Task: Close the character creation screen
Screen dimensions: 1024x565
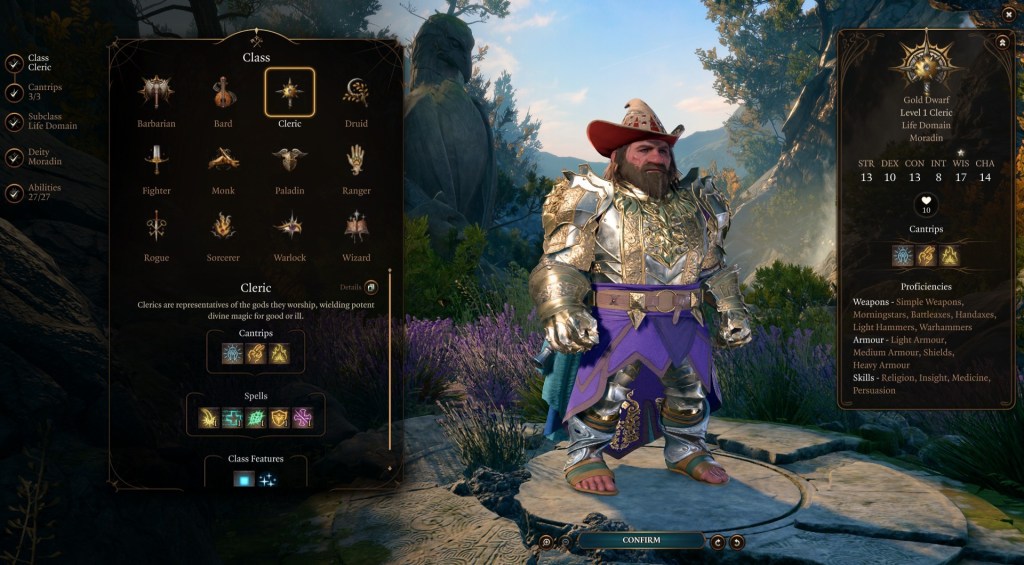Action: tap(1006, 15)
